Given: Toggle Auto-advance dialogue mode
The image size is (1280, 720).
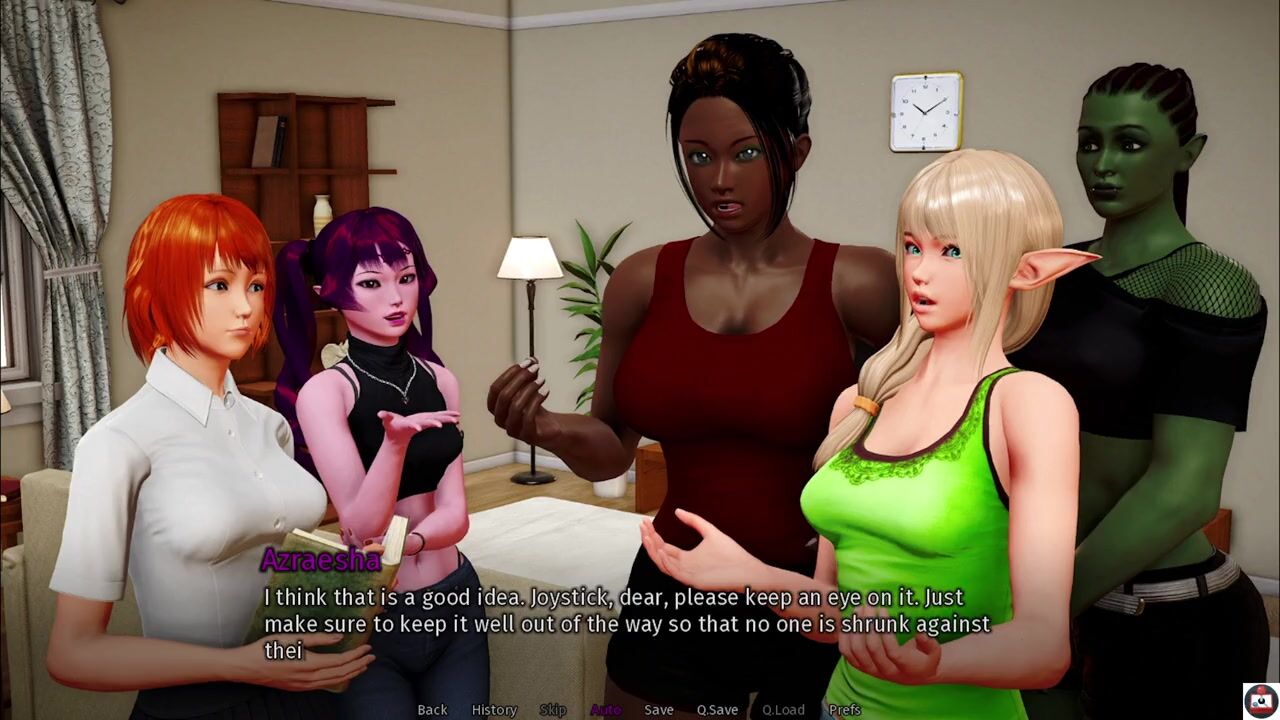Looking at the screenshot, I should (606, 709).
